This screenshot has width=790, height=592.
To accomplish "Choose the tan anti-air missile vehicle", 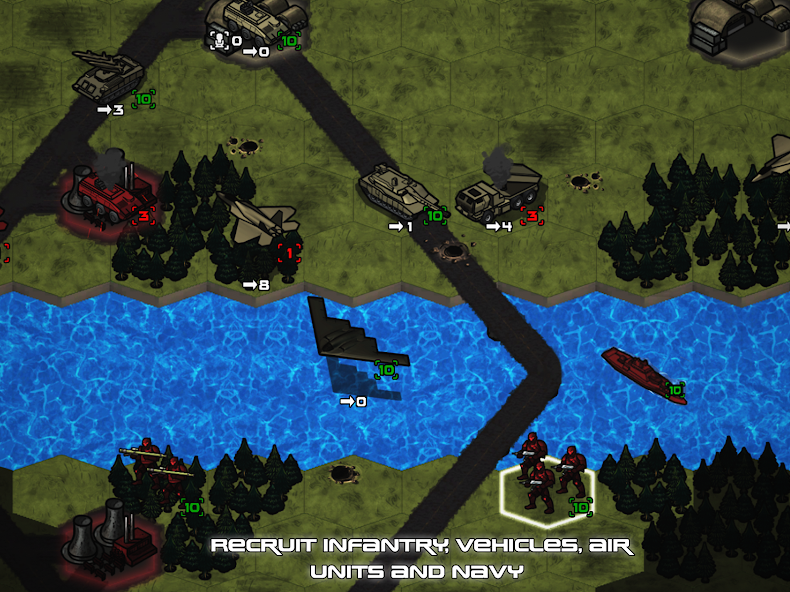I will 108,73.
